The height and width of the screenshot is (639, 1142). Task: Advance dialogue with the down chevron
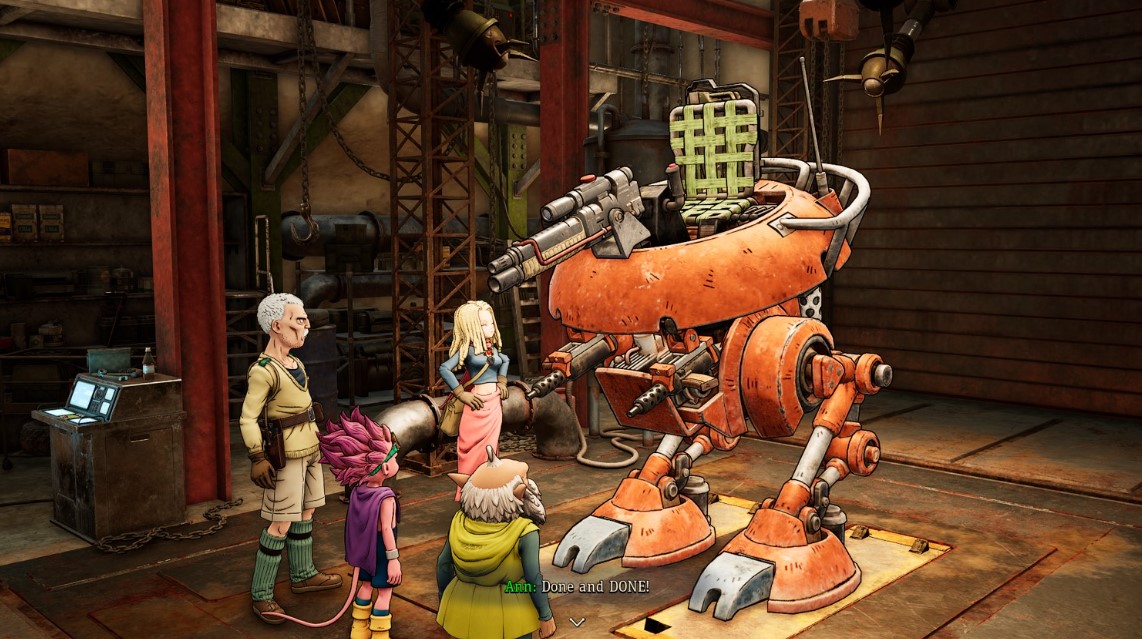[576, 621]
